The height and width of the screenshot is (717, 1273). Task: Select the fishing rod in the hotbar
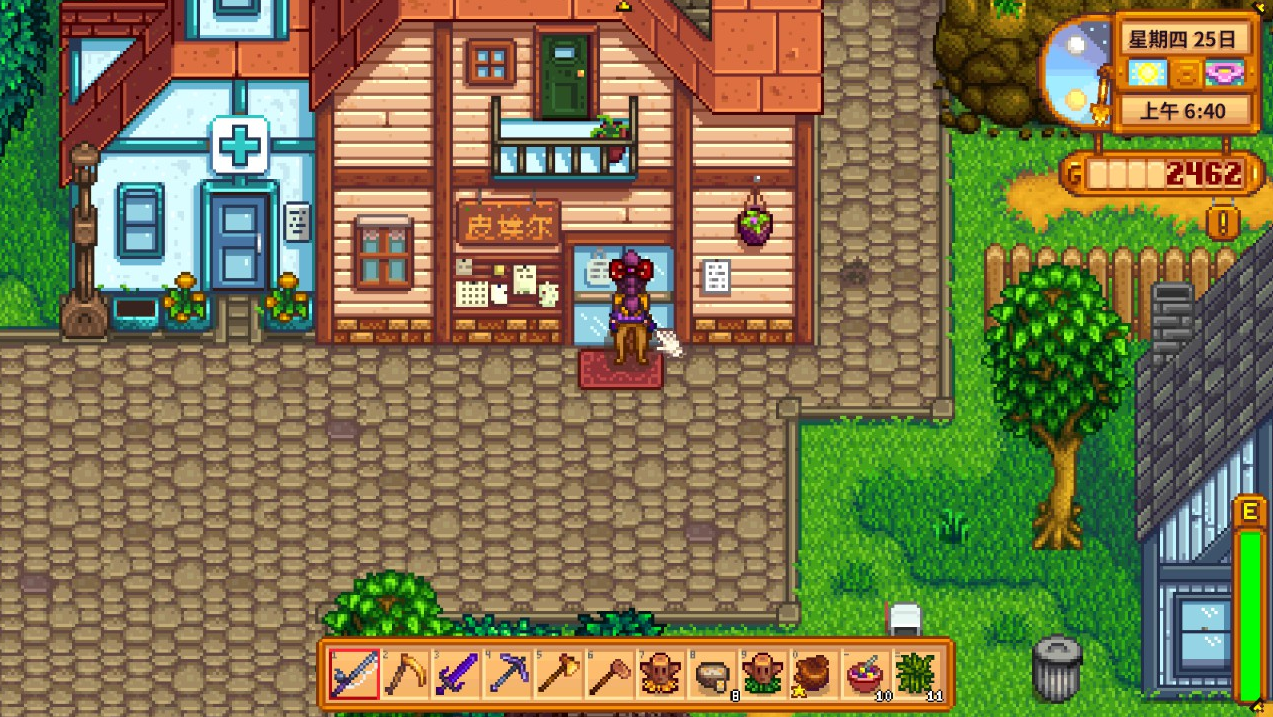click(x=354, y=674)
